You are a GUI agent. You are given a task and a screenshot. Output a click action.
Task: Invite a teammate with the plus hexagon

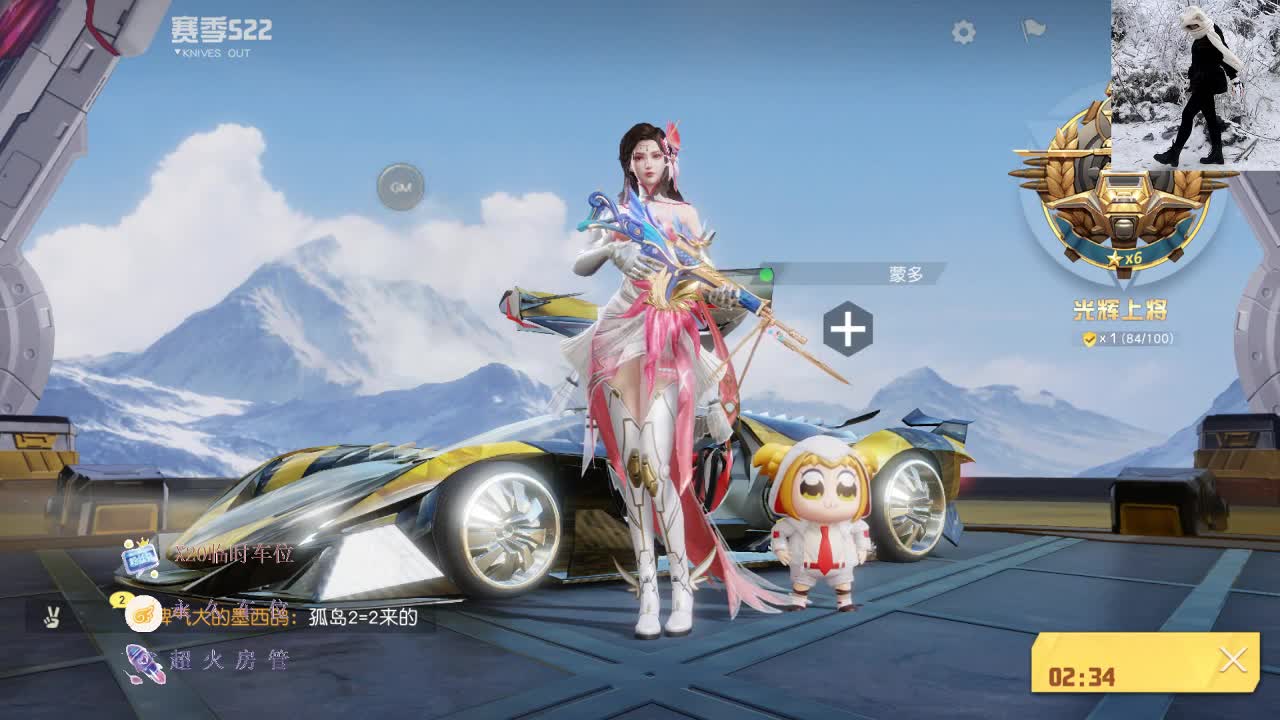point(848,329)
